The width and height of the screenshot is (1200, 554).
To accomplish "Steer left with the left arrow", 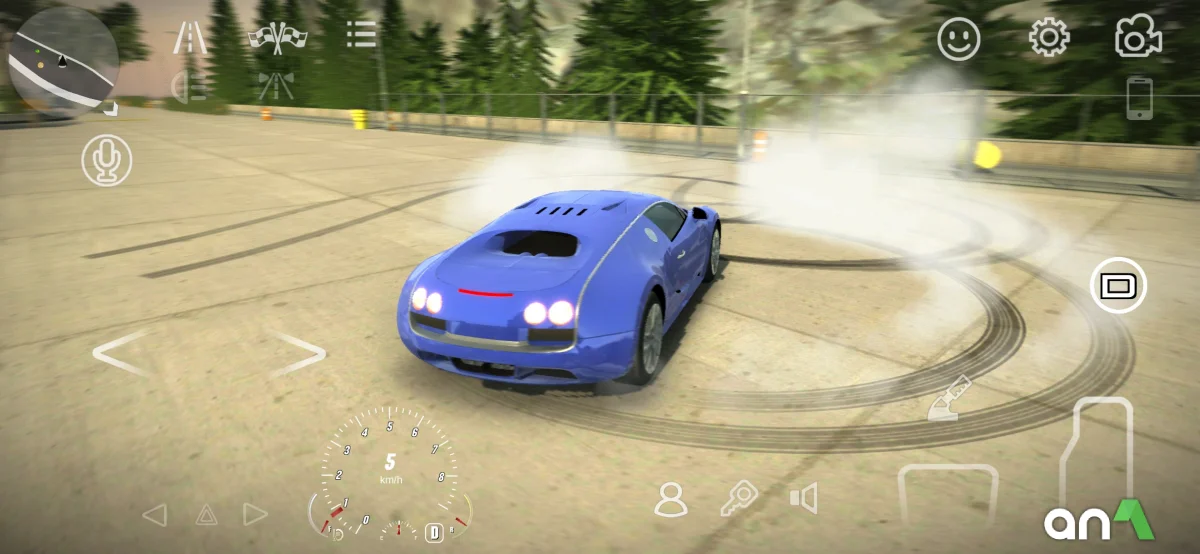I will (x=121, y=353).
